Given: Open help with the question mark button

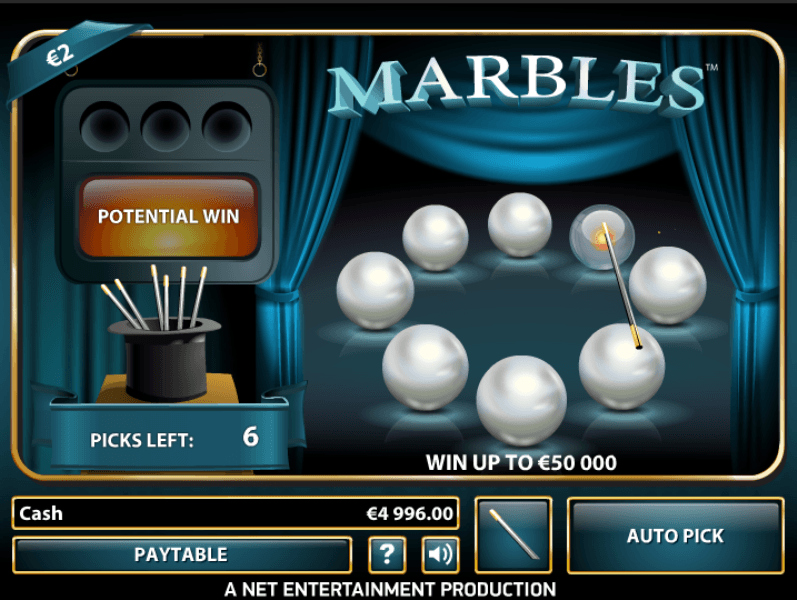Looking at the screenshot, I should pos(387,554).
